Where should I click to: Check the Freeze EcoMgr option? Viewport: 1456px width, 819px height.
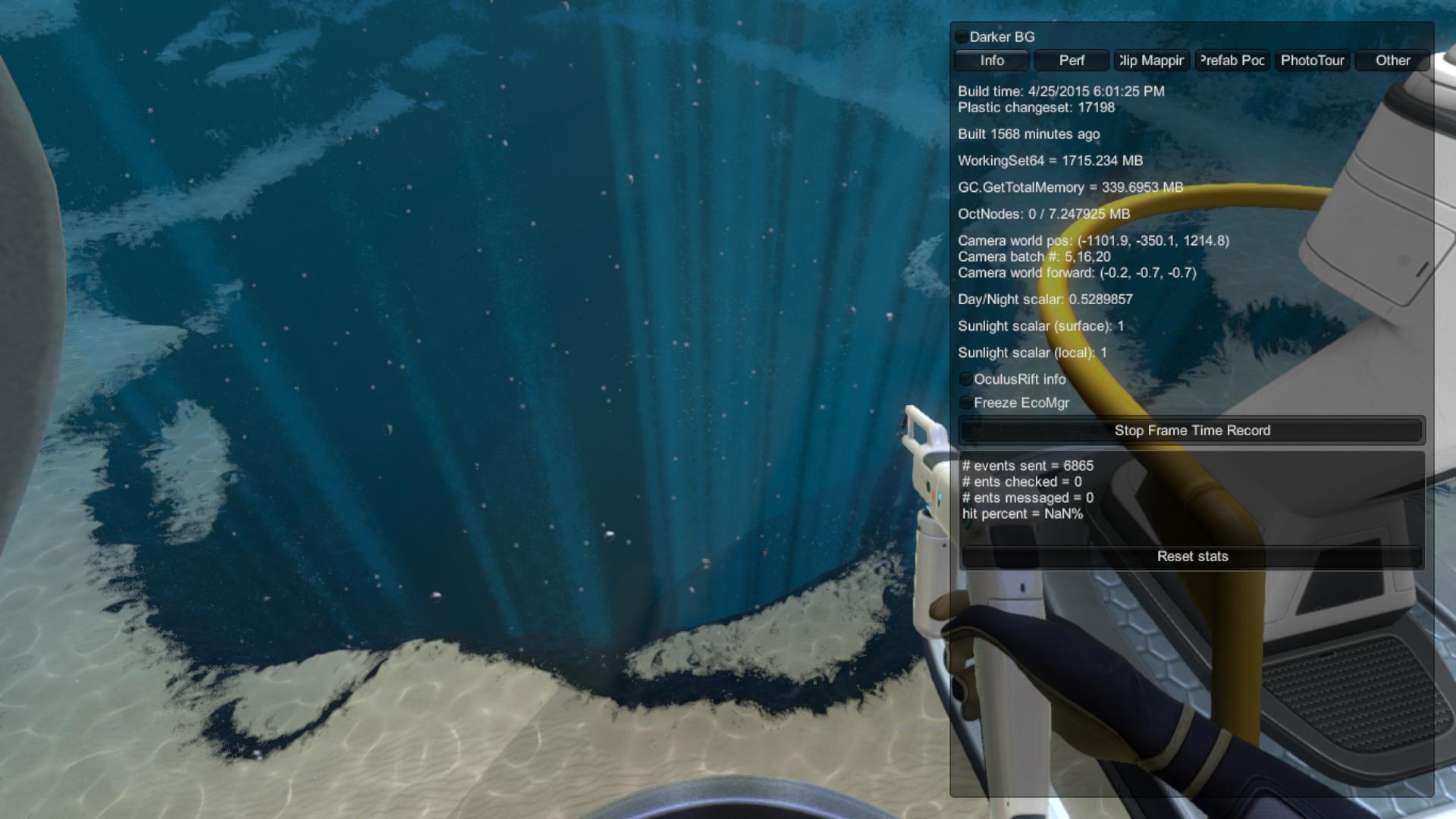(965, 403)
